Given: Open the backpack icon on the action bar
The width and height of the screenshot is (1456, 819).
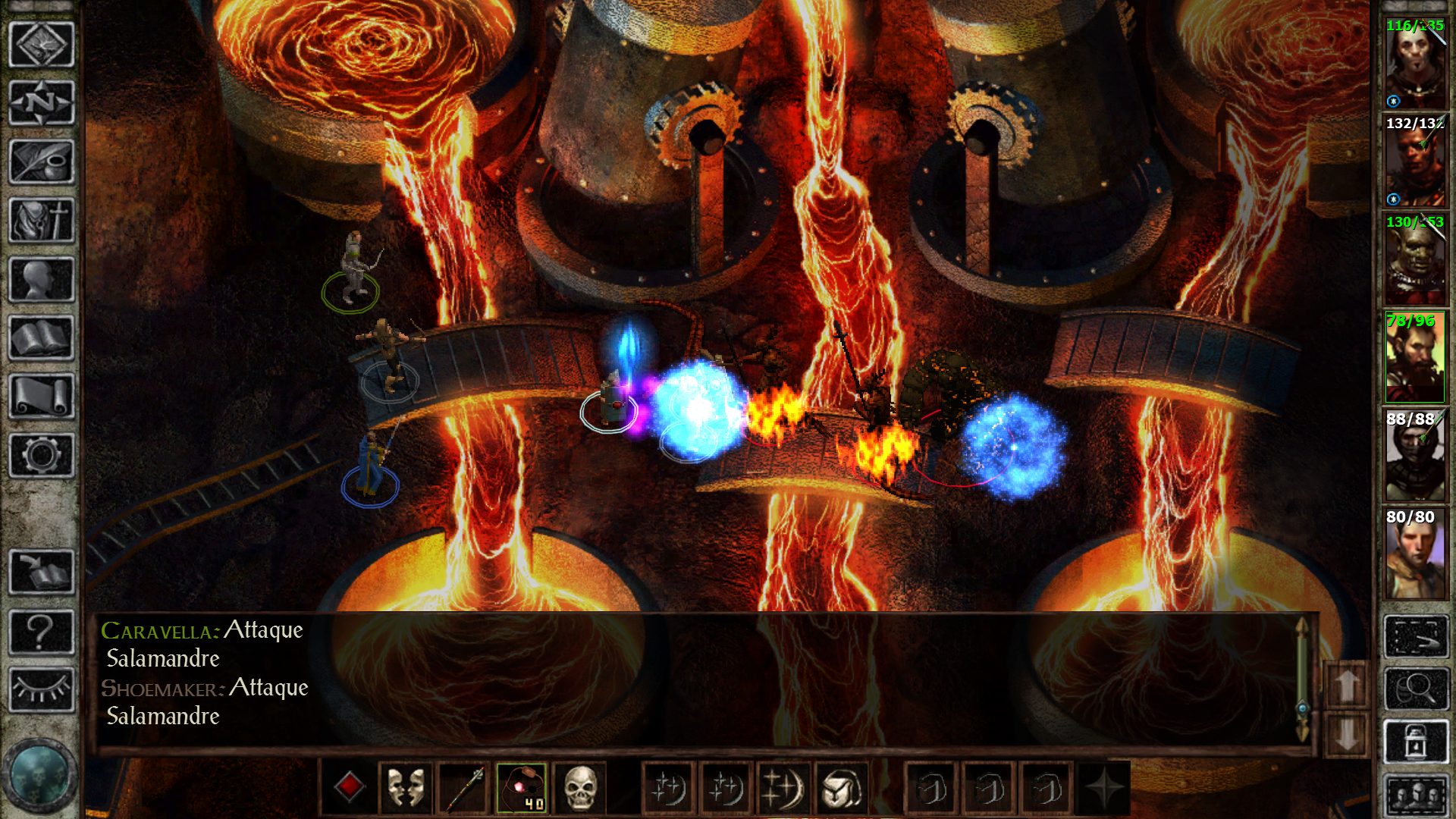Looking at the screenshot, I should point(841,788).
